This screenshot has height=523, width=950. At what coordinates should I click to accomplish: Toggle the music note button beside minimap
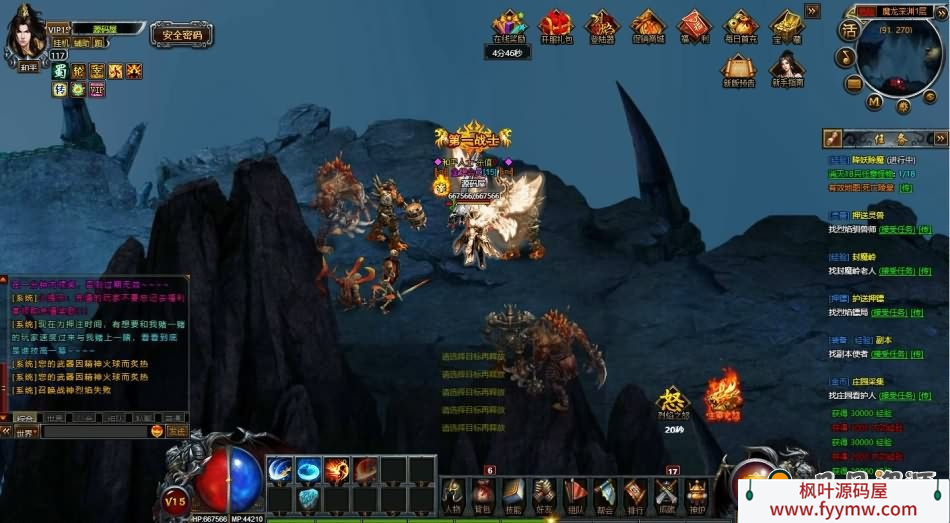pyautogui.click(x=846, y=57)
